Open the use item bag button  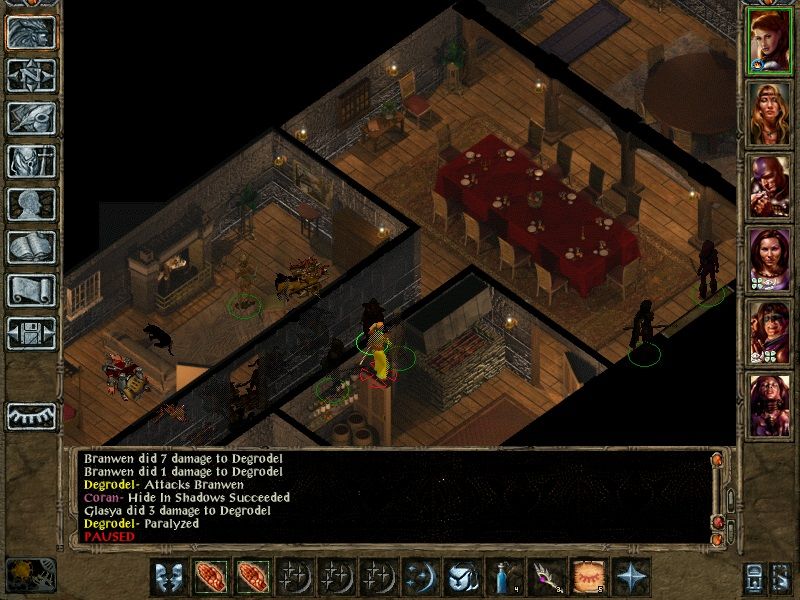pos(460,577)
